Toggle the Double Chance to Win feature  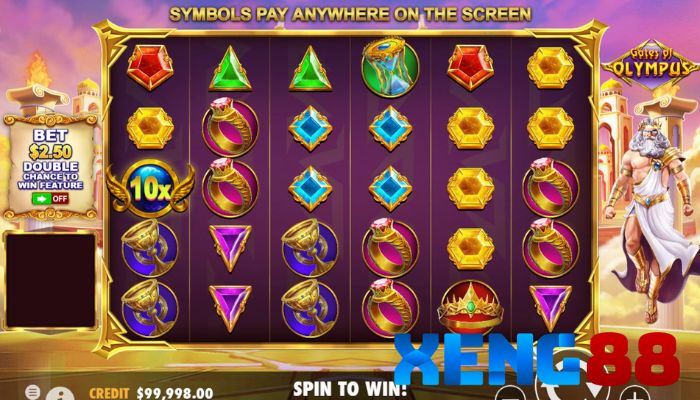(x=49, y=198)
